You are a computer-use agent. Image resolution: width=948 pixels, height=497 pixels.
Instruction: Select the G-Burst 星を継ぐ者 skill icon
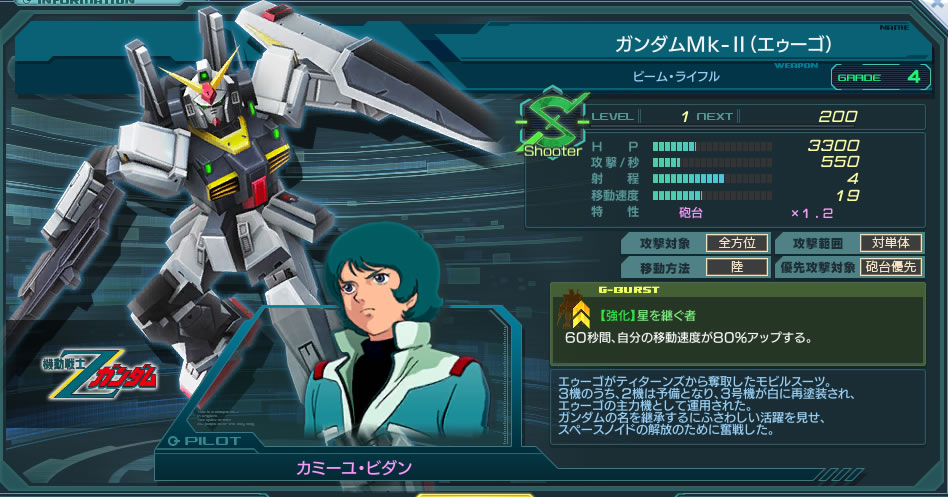pos(578,314)
